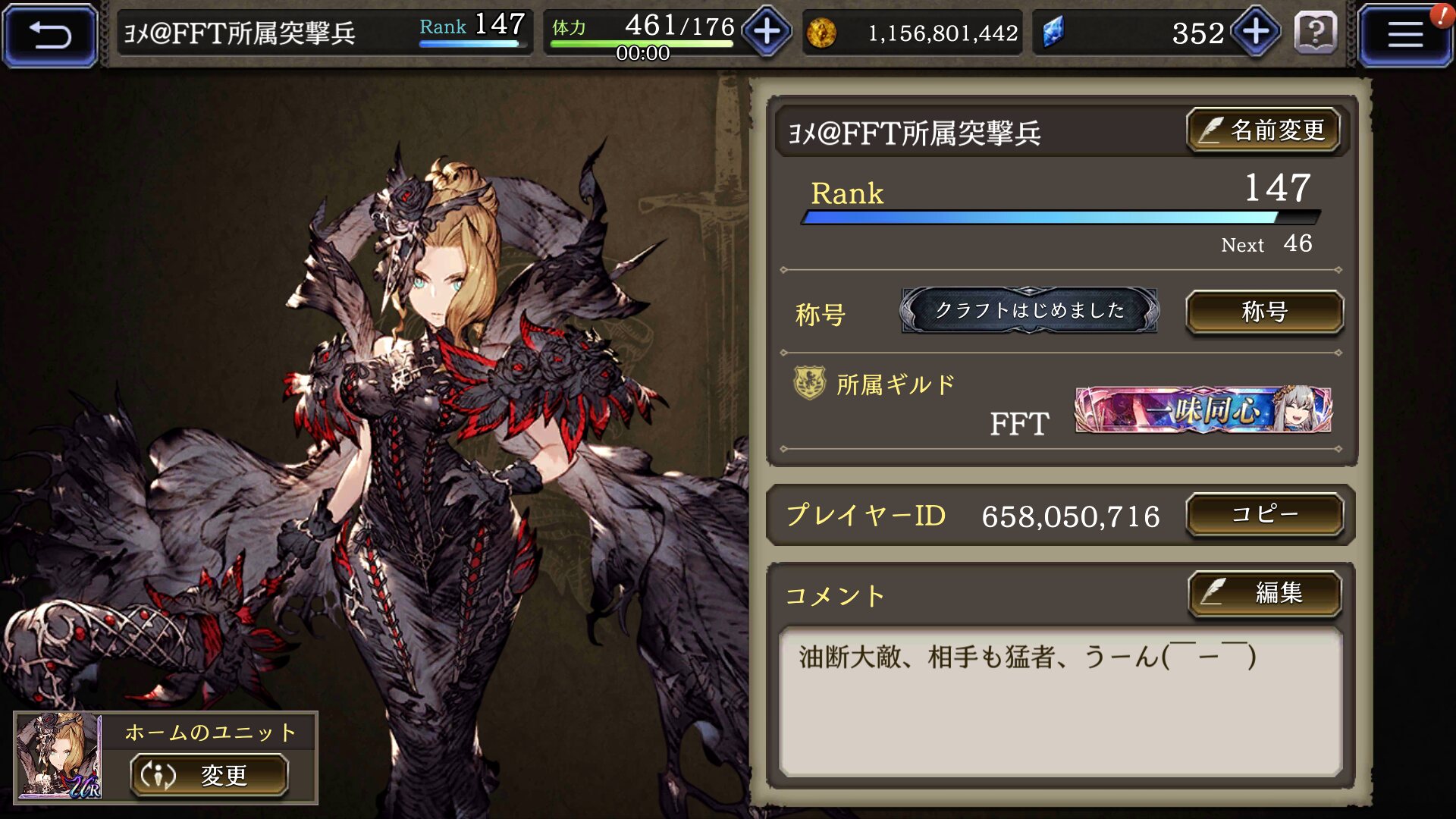1456x819 pixels.
Task: Tap the 名前変更 name change button
Action: click(x=1263, y=130)
